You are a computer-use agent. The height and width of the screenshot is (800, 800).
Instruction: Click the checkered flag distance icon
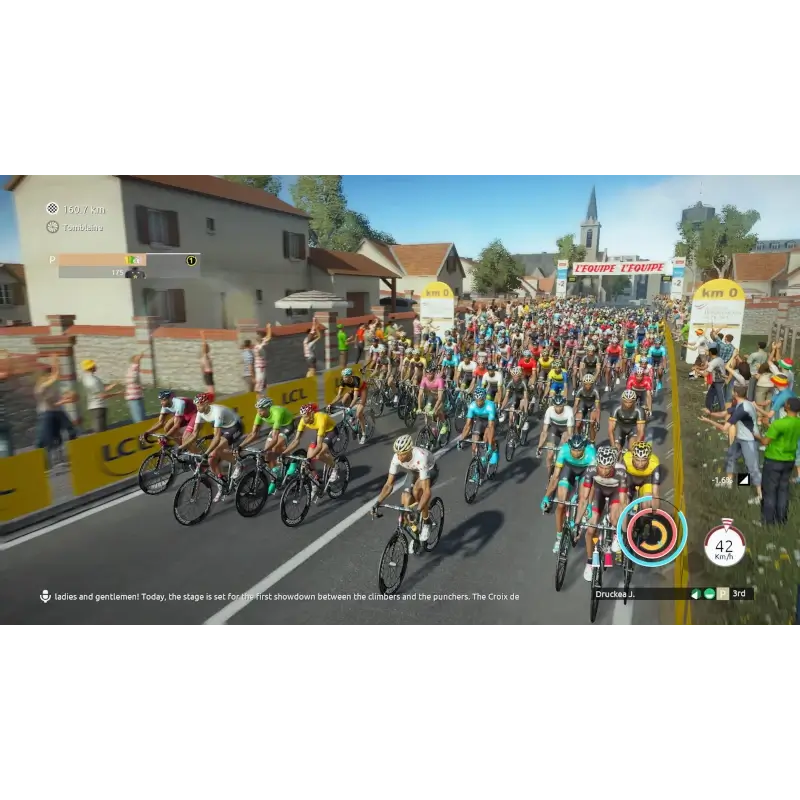tap(52, 209)
